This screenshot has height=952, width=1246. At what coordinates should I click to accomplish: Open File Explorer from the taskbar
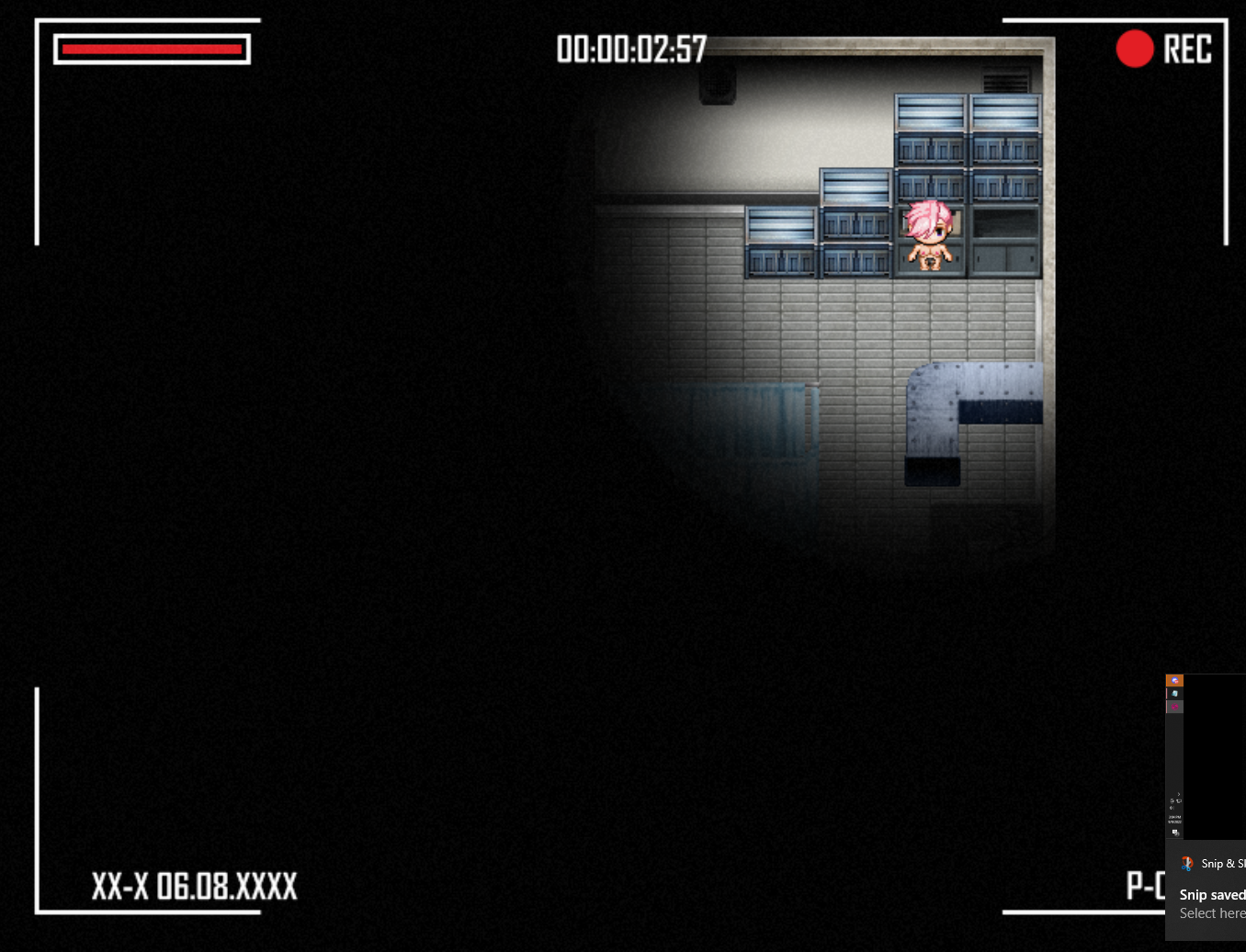[x=1174, y=693]
